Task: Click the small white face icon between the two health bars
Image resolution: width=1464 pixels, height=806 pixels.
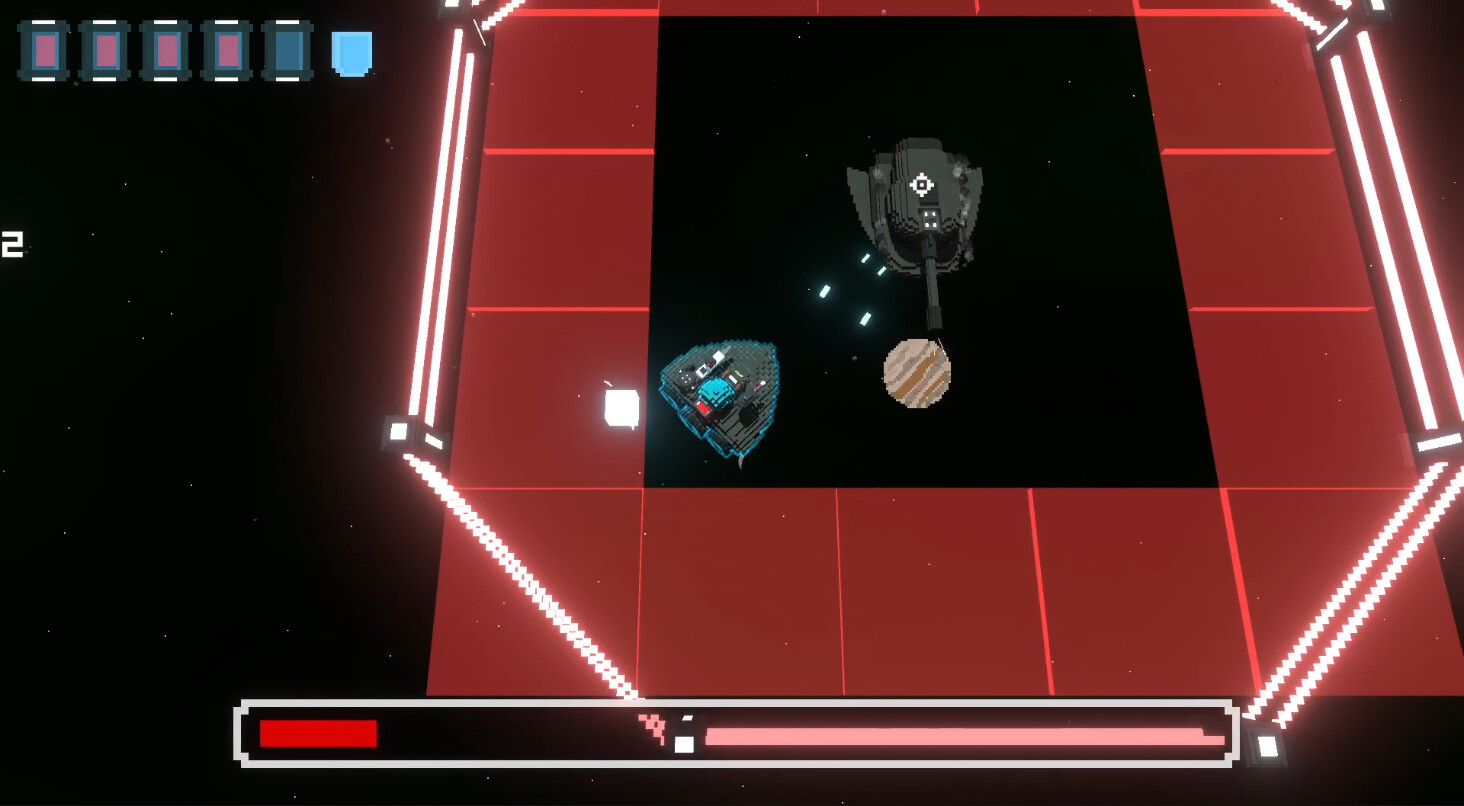Action: [x=684, y=745]
